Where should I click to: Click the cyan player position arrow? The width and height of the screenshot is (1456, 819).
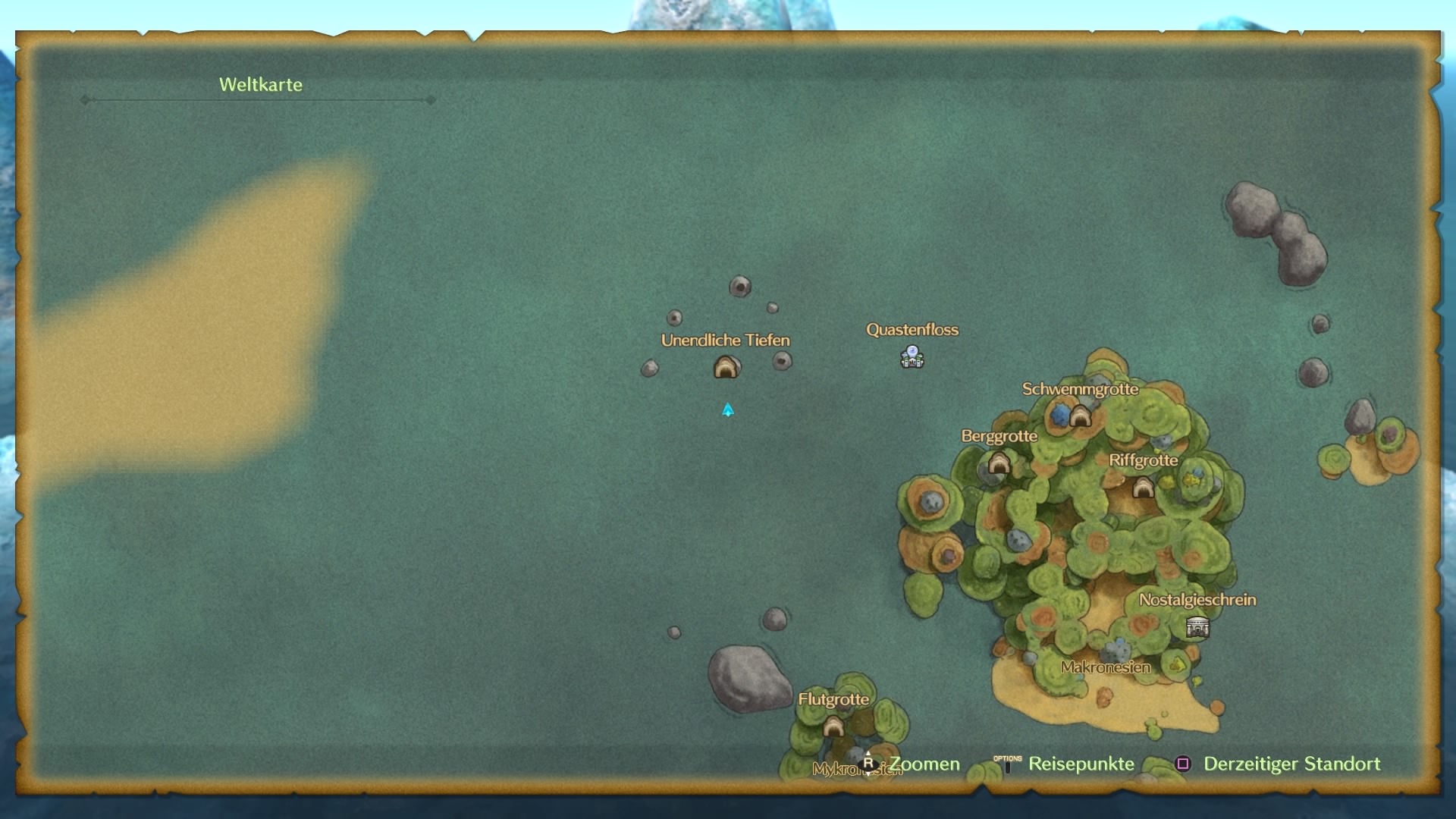coord(728,410)
